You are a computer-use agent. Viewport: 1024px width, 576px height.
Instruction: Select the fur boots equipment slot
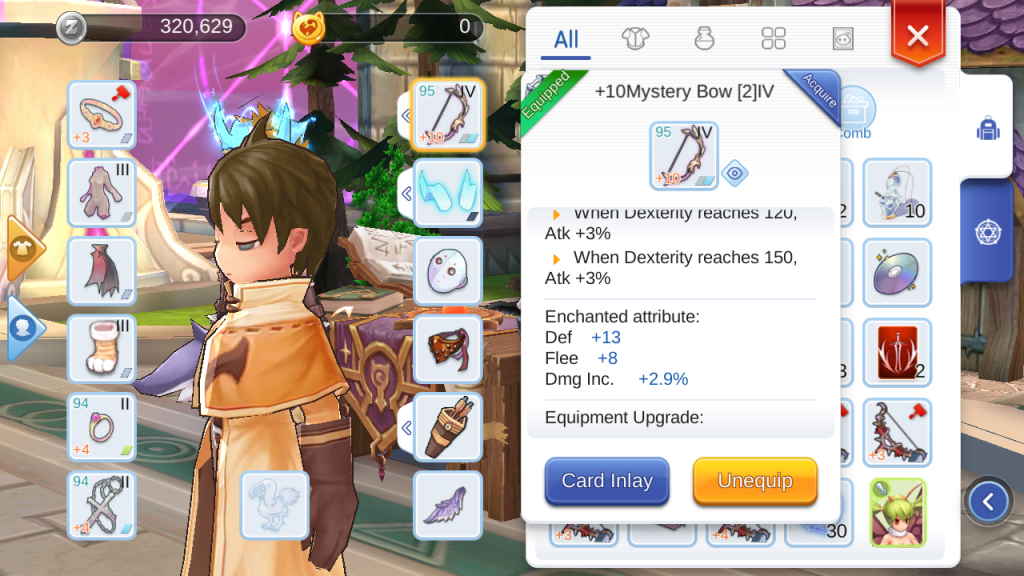102,349
